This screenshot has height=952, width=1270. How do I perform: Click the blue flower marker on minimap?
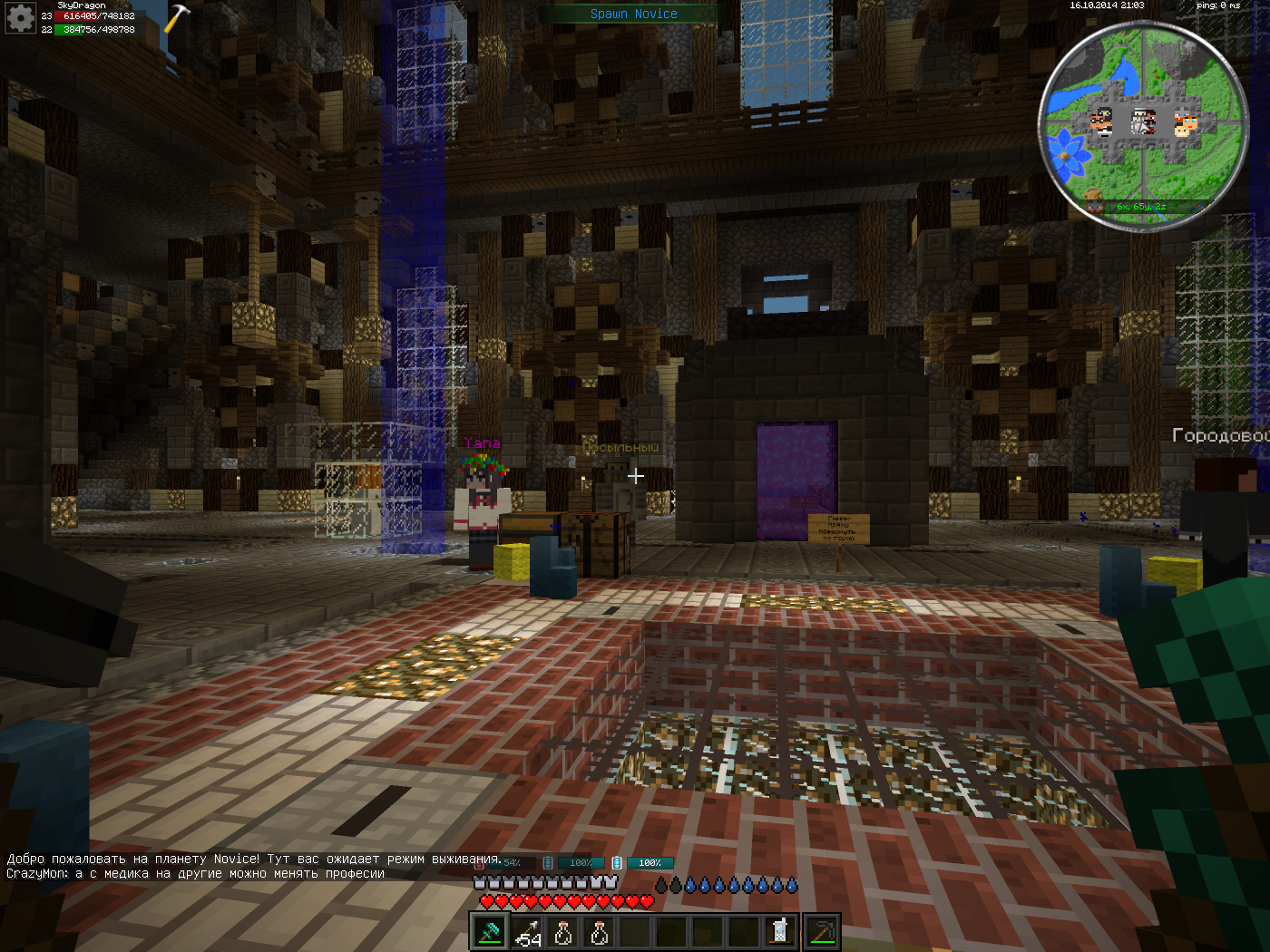[x=1069, y=154]
